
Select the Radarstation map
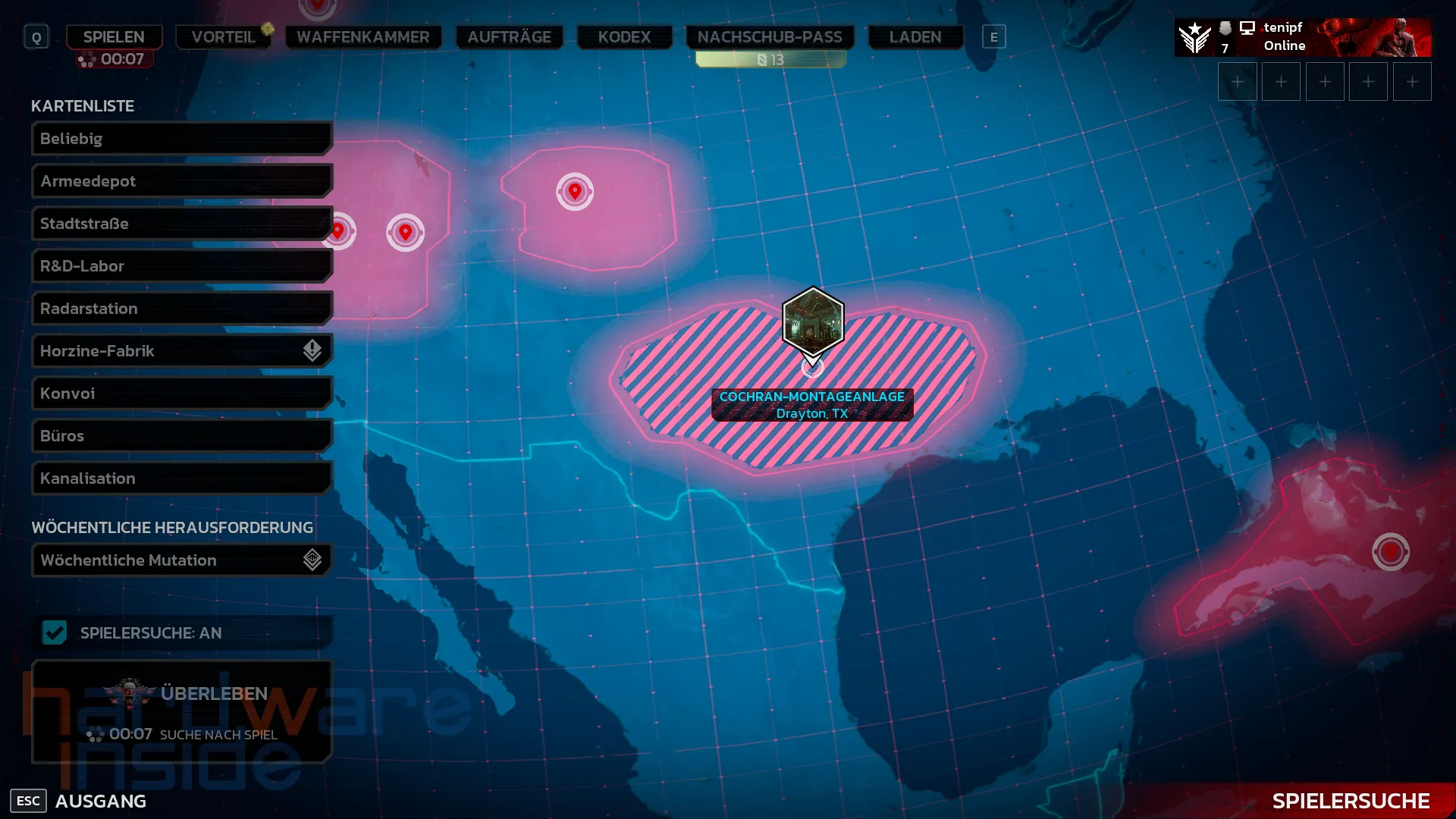point(182,309)
